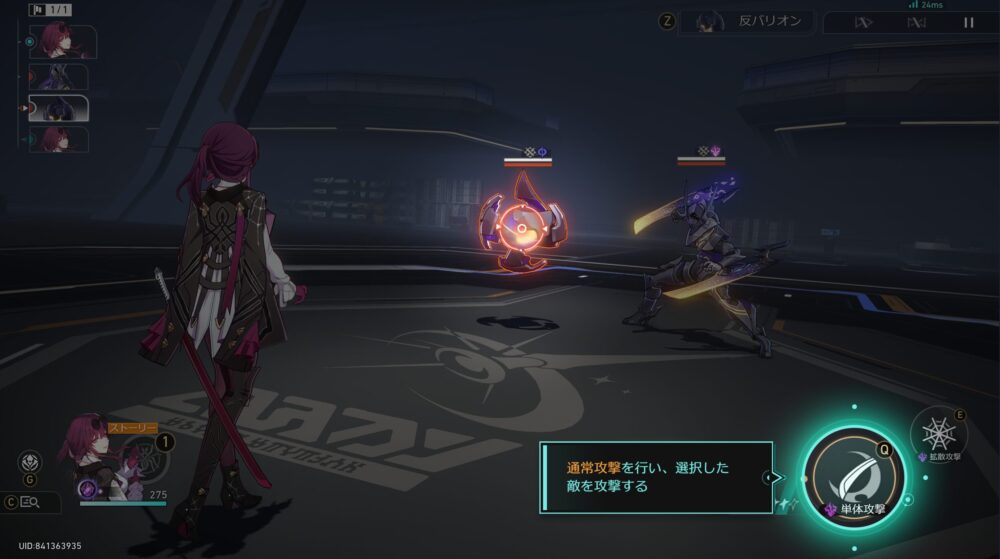Open the battle details magnifier view

[x=31, y=503]
